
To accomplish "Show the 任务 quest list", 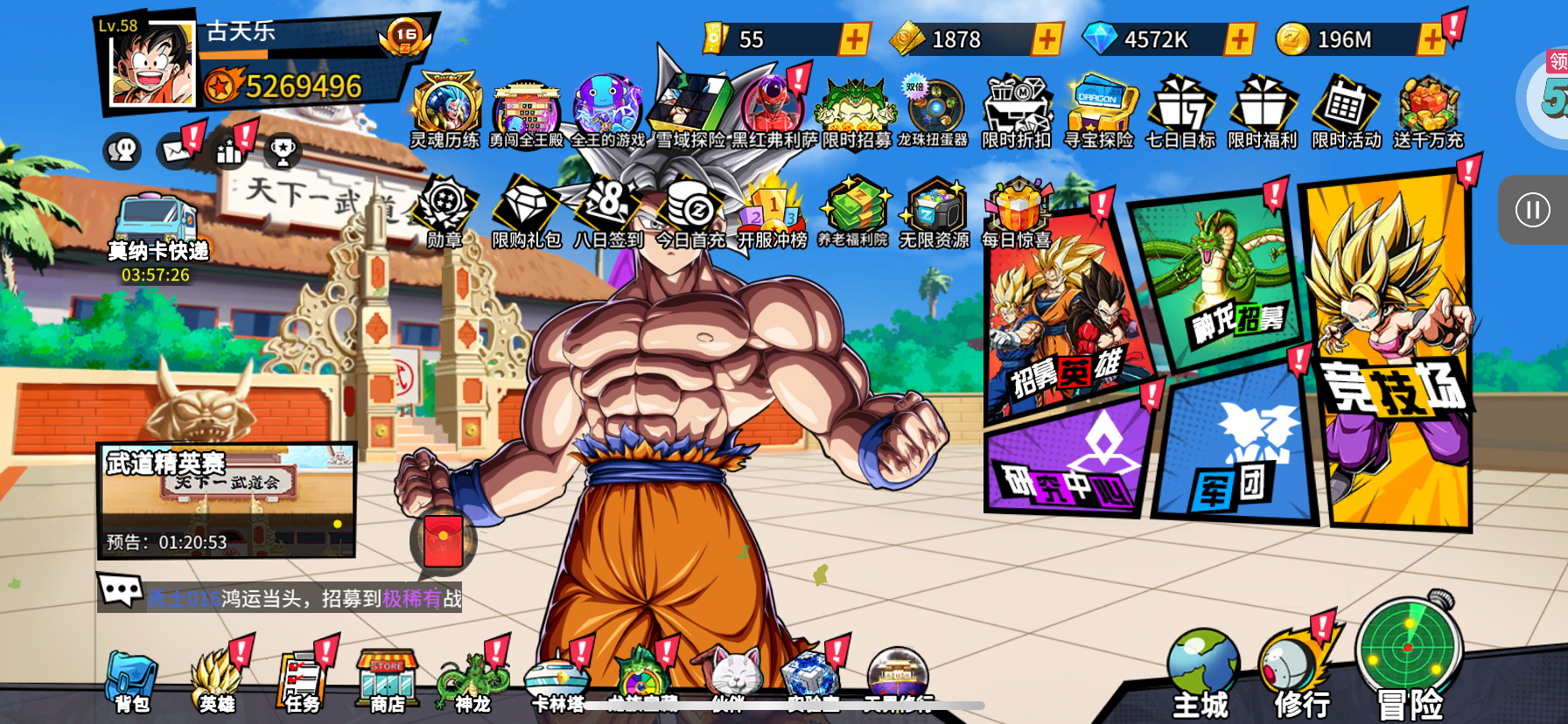I will pyautogui.click(x=302, y=682).
